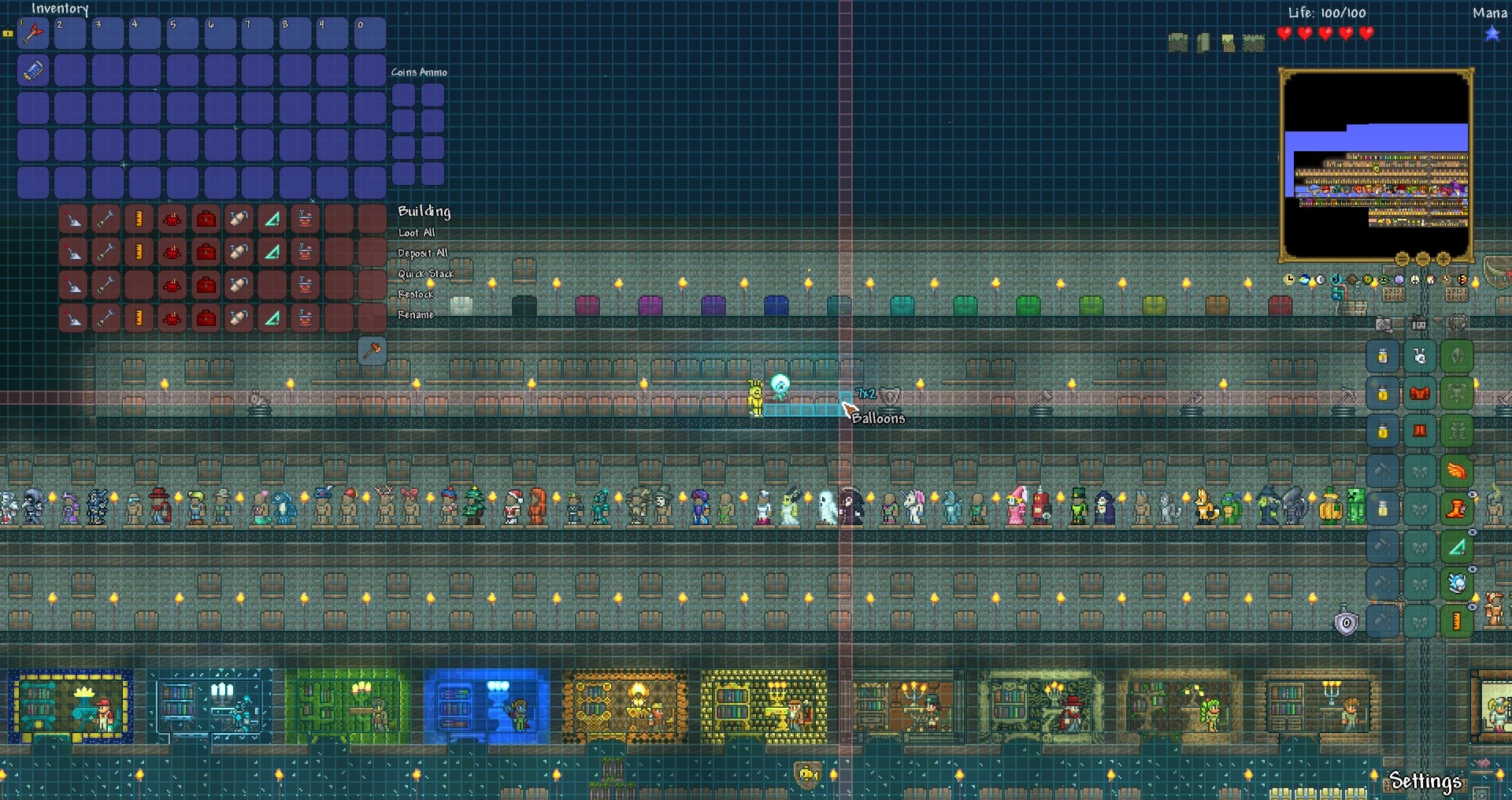Select Restock in the chest menu

[x=416, y=294]
